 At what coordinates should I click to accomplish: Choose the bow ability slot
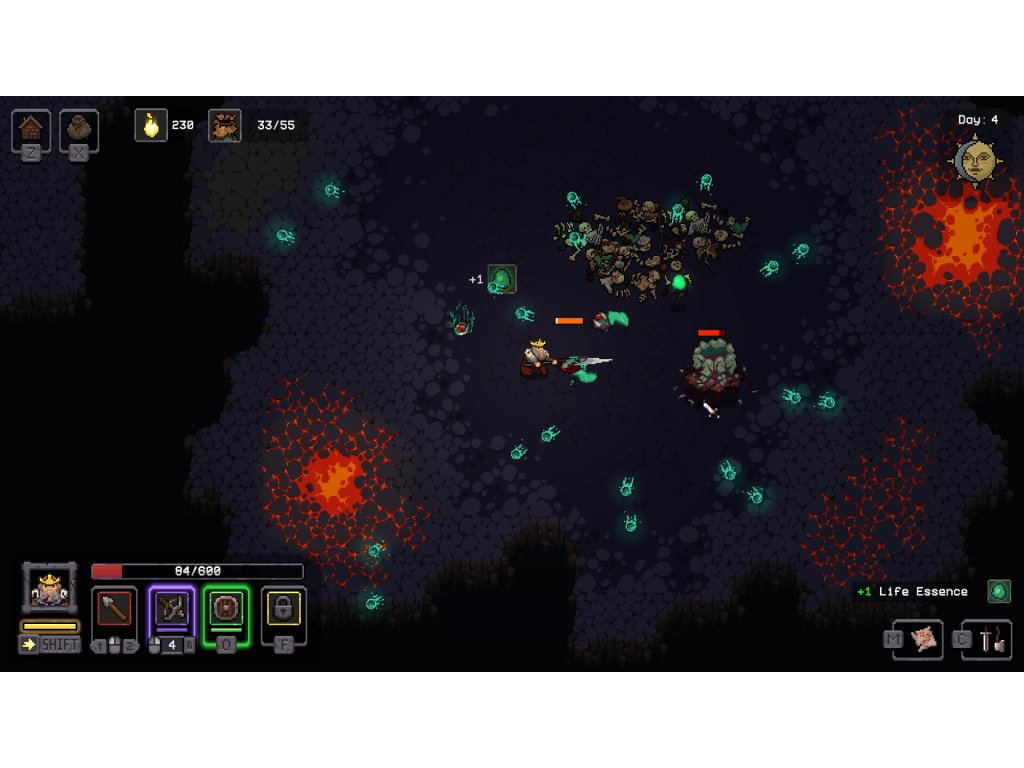click(171, 609)
